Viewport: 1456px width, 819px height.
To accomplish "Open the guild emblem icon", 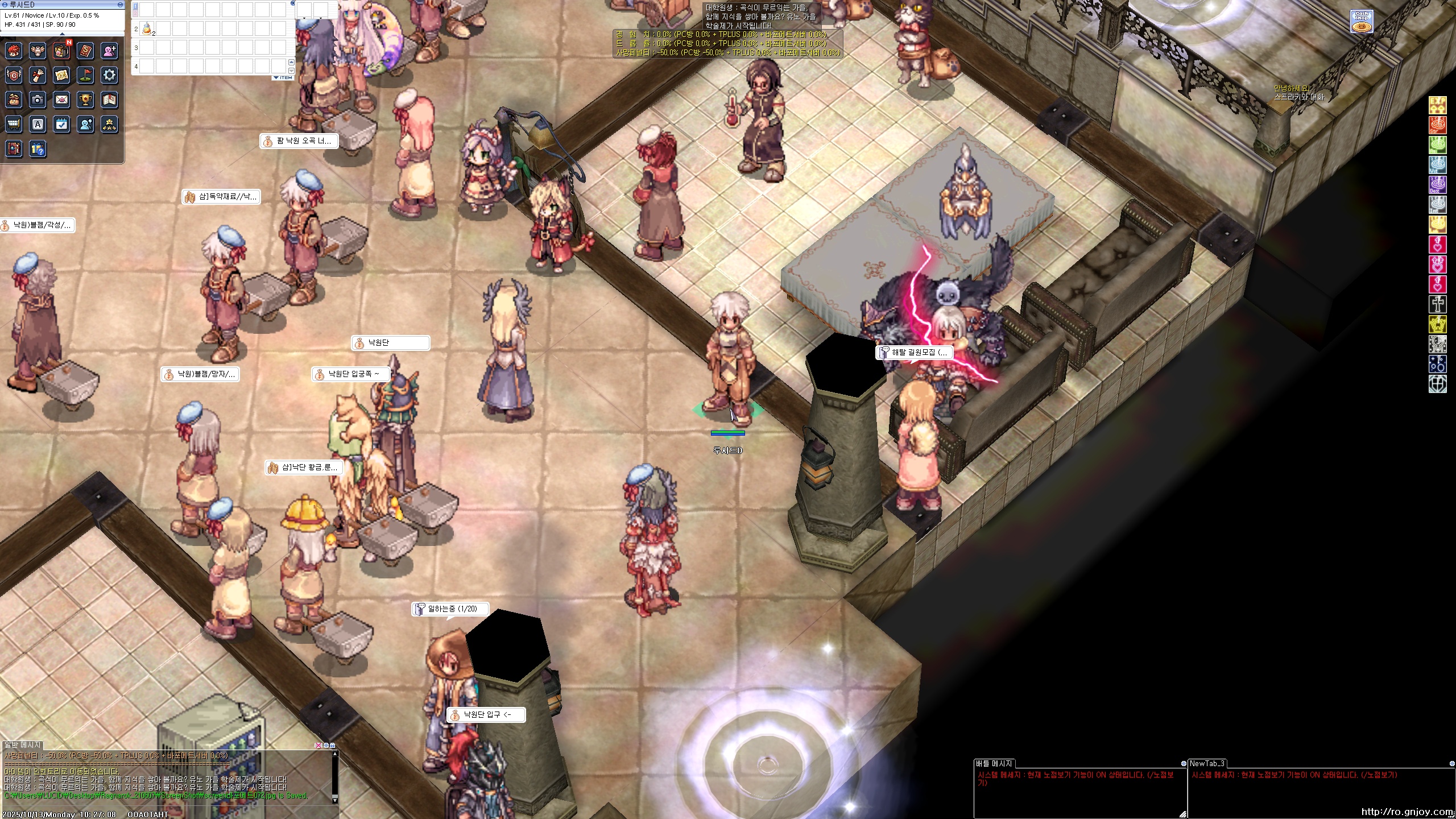I will [14, 75].
